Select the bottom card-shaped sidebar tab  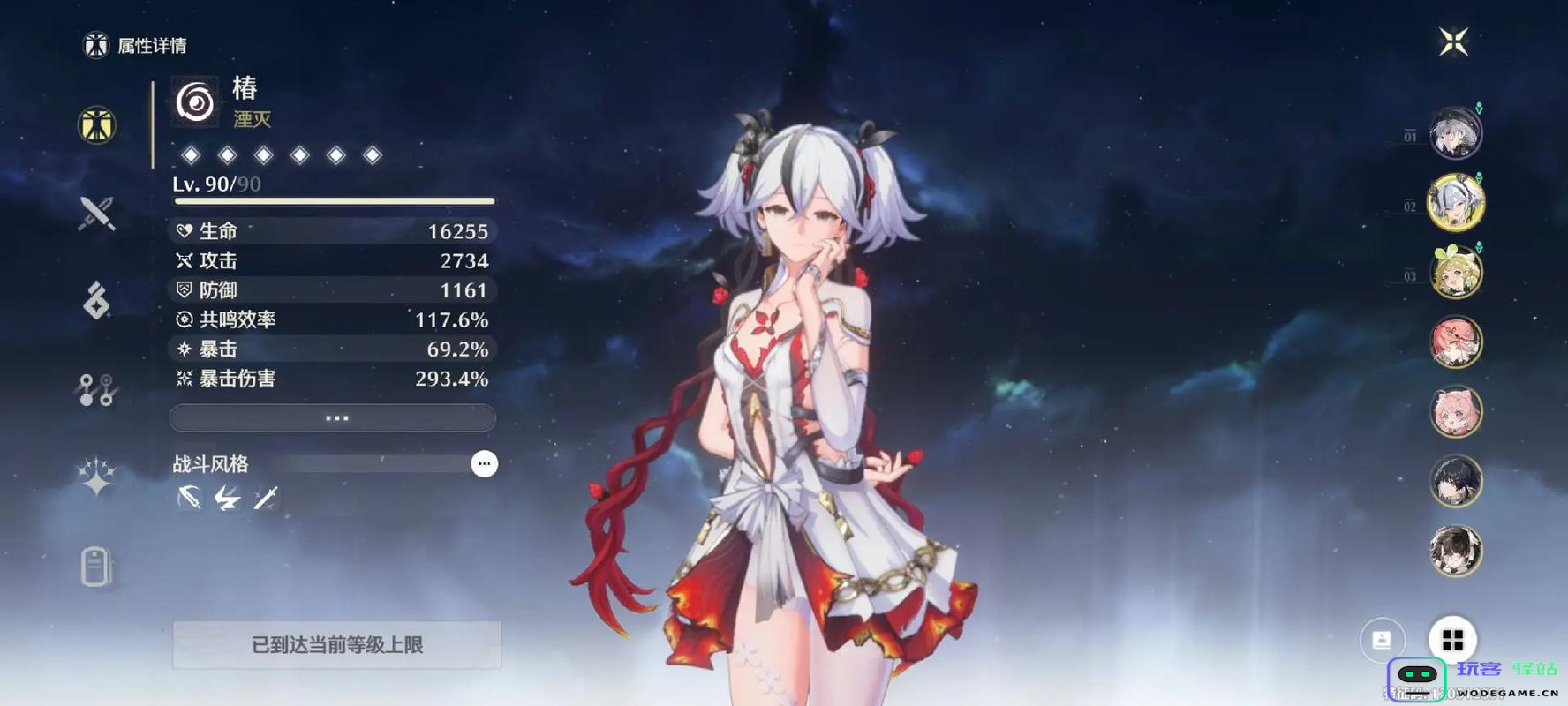pos(95,566)
